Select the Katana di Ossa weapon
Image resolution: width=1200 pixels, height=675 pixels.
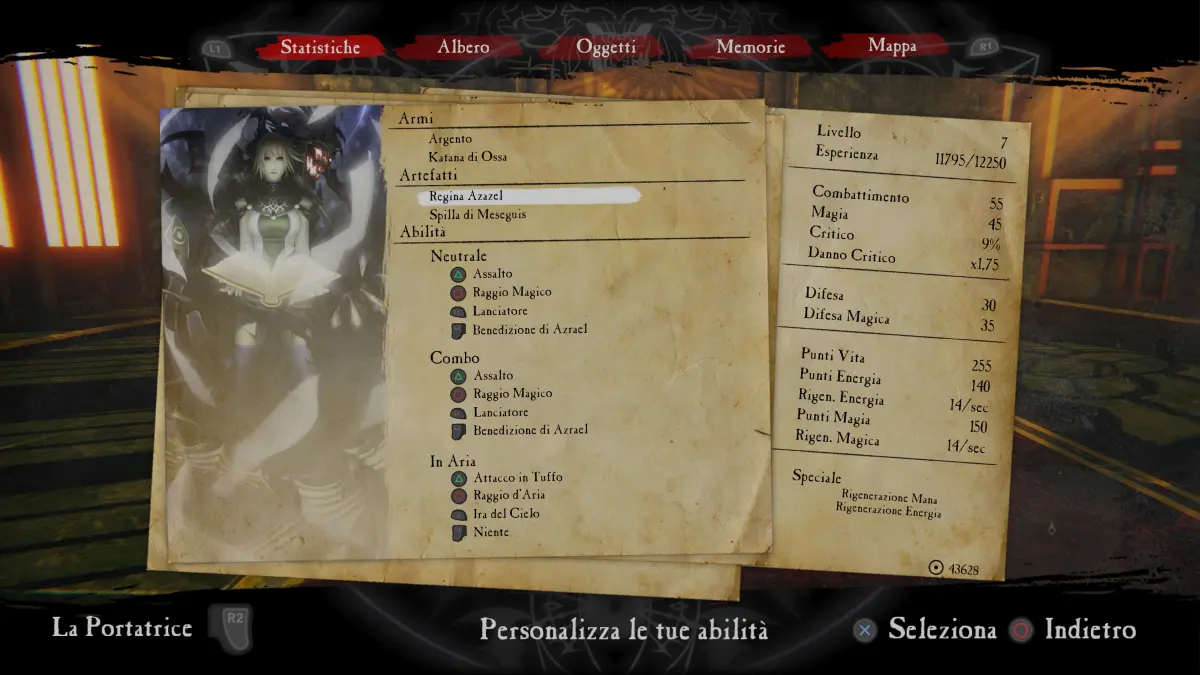coord(467,157)
